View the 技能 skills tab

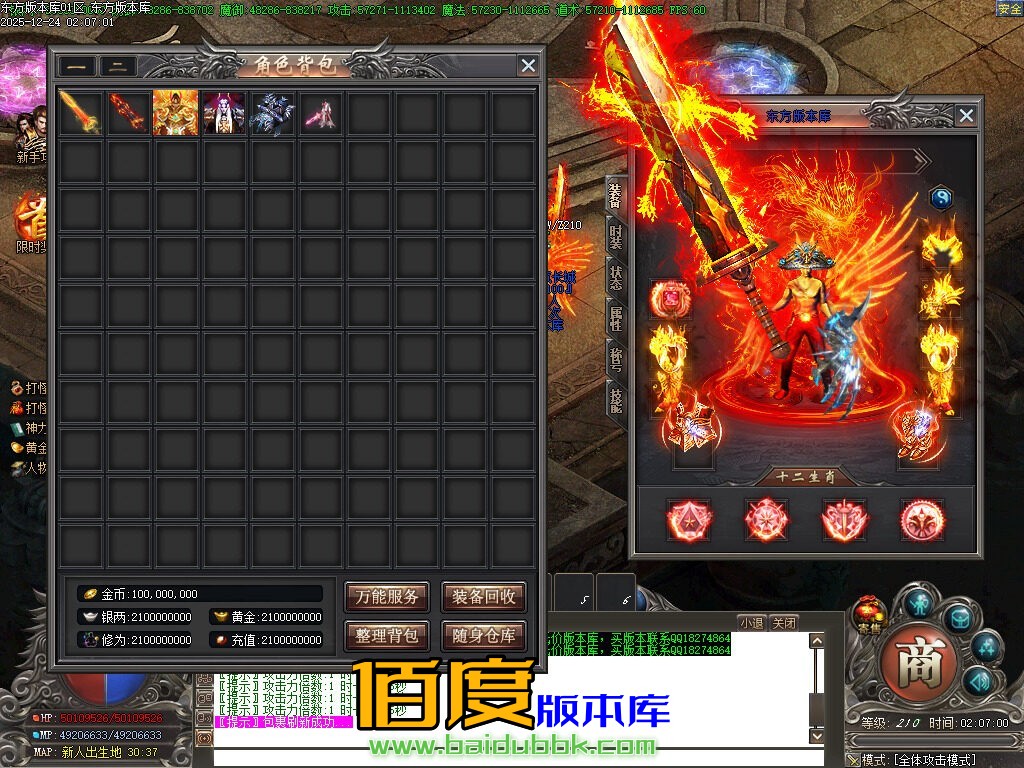point(616,399)
